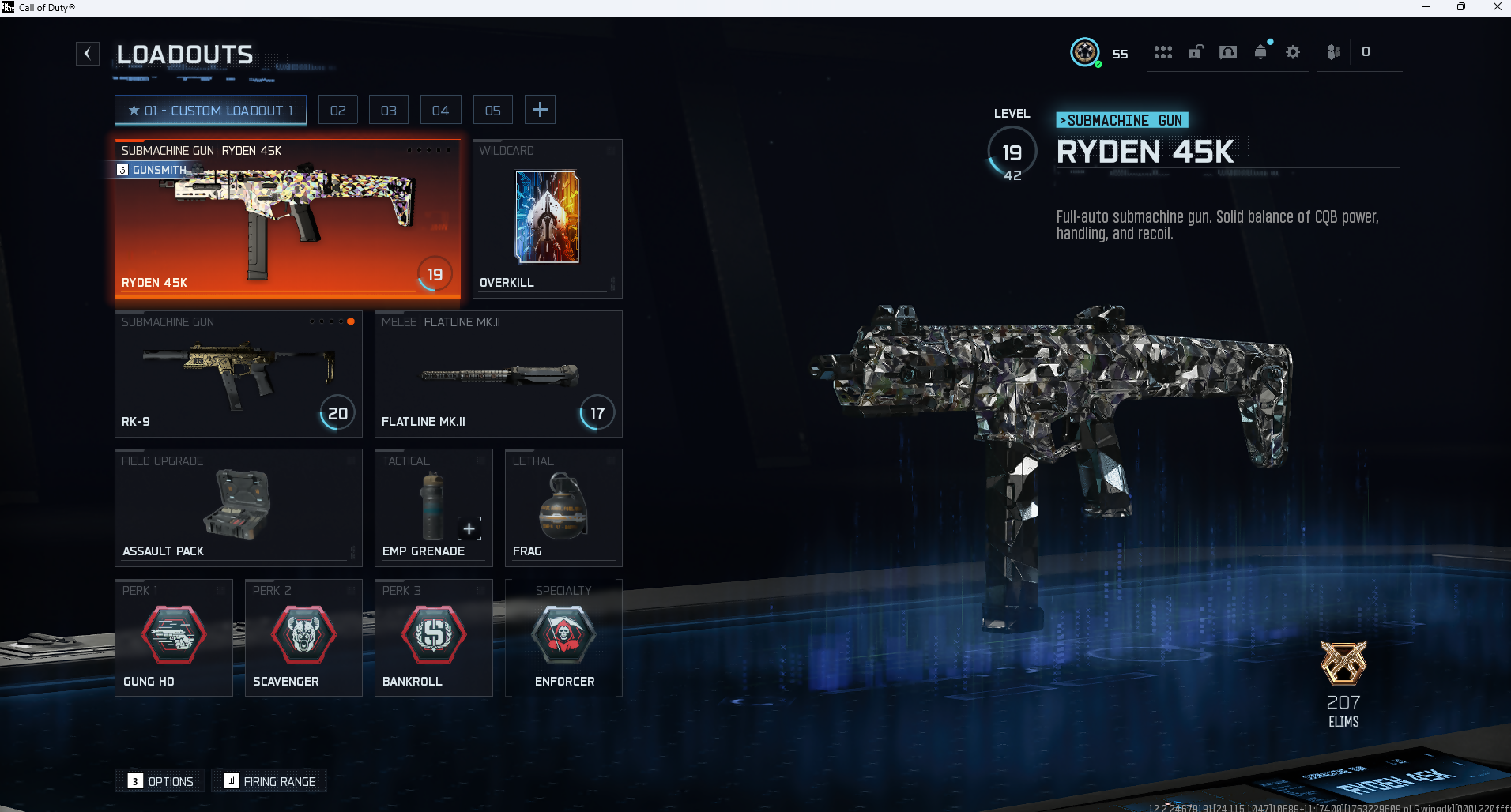Select the Custom Loadout 1 tab
The height and width of the screenshot is (812, 1511).
pyautogui.click(x=210, y=111)
